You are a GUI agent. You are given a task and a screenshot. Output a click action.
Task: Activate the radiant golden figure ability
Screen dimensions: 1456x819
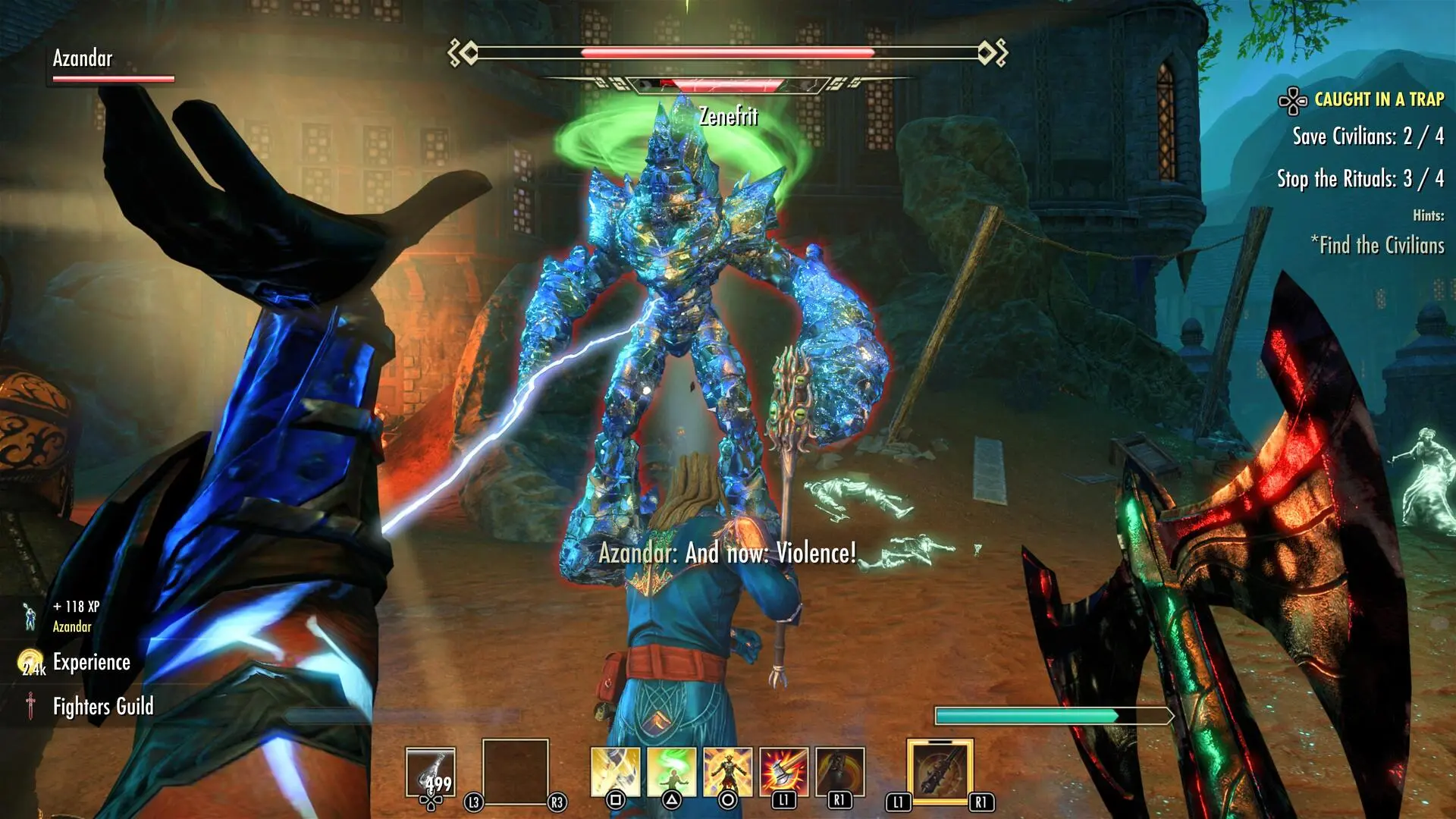point(727,772)
